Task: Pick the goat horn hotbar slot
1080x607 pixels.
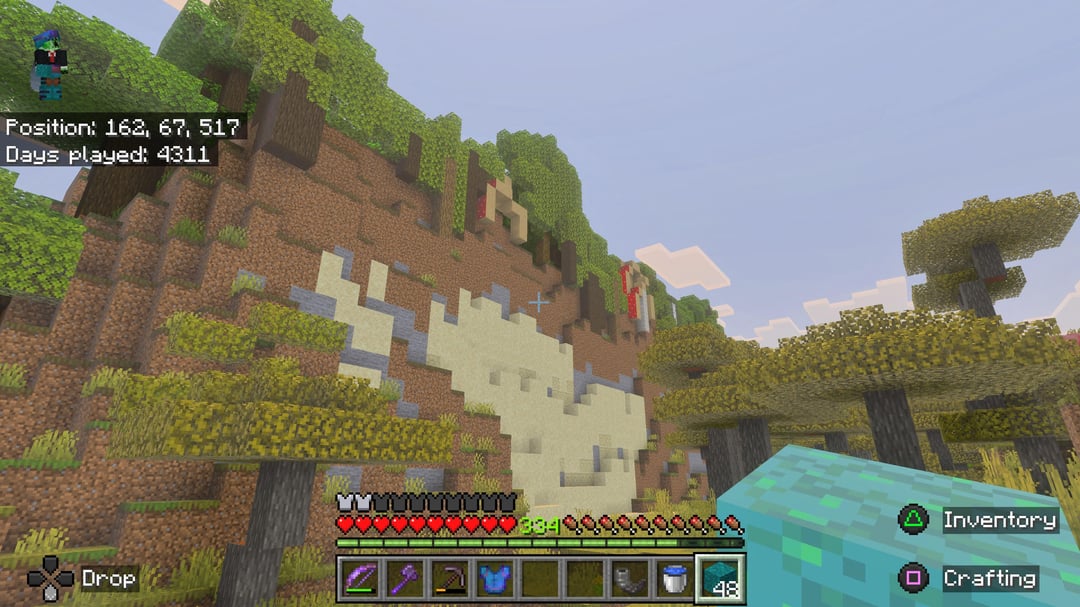Action: click(628, 578)
